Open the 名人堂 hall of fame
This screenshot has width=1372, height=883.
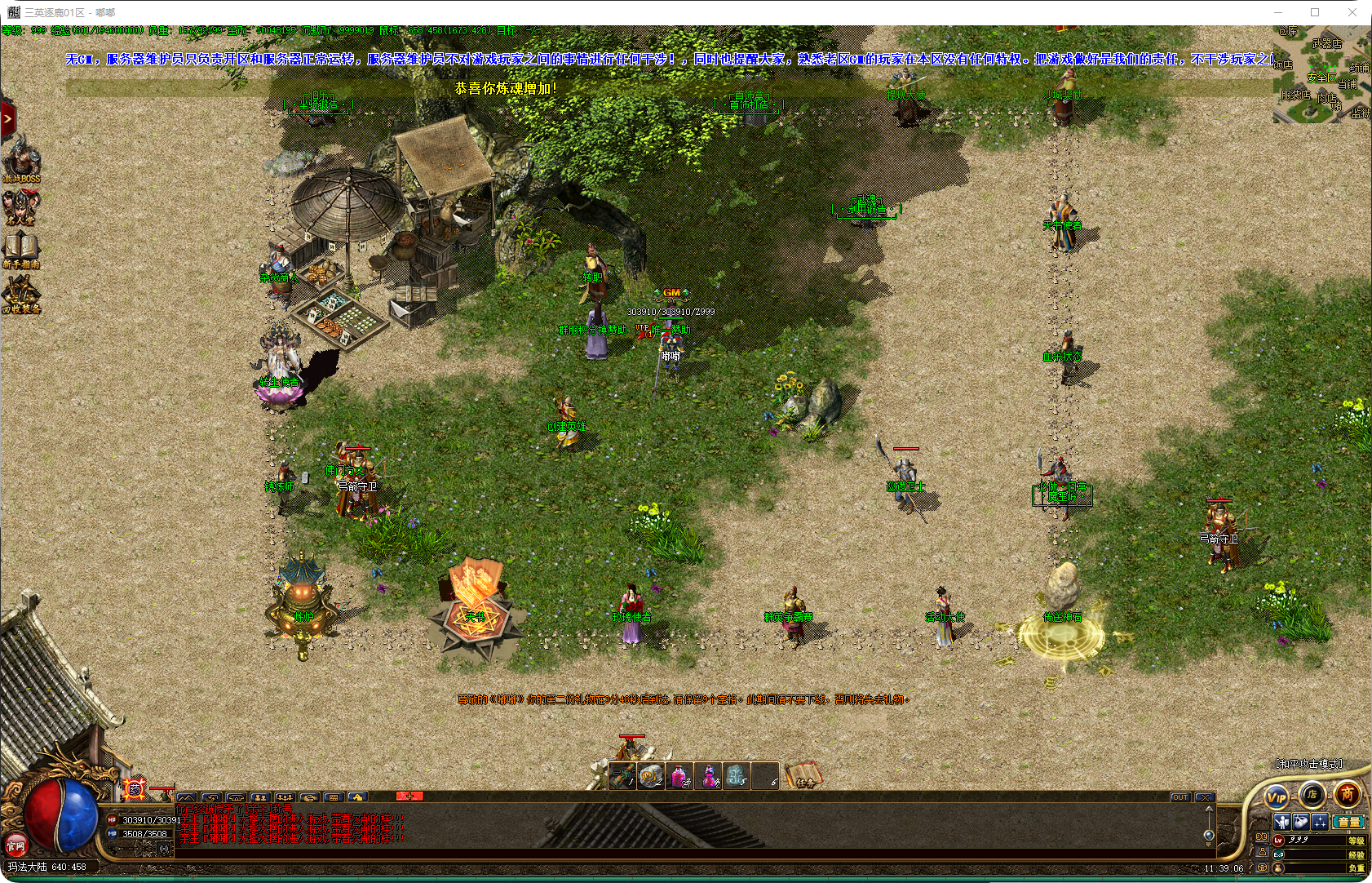coord(20,206)
